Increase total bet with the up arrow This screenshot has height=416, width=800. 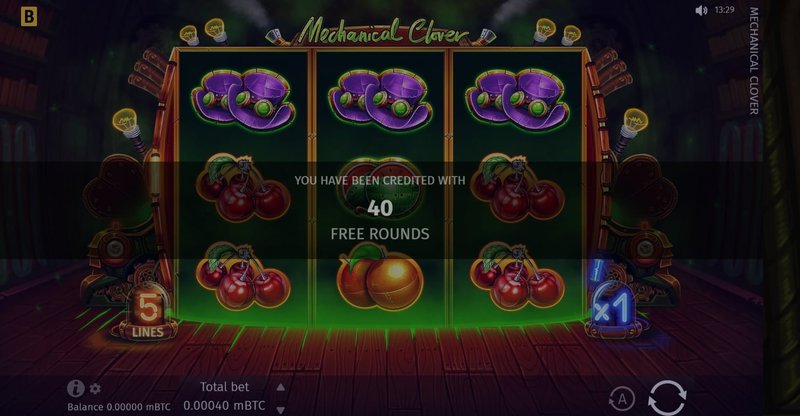[281, 386]
